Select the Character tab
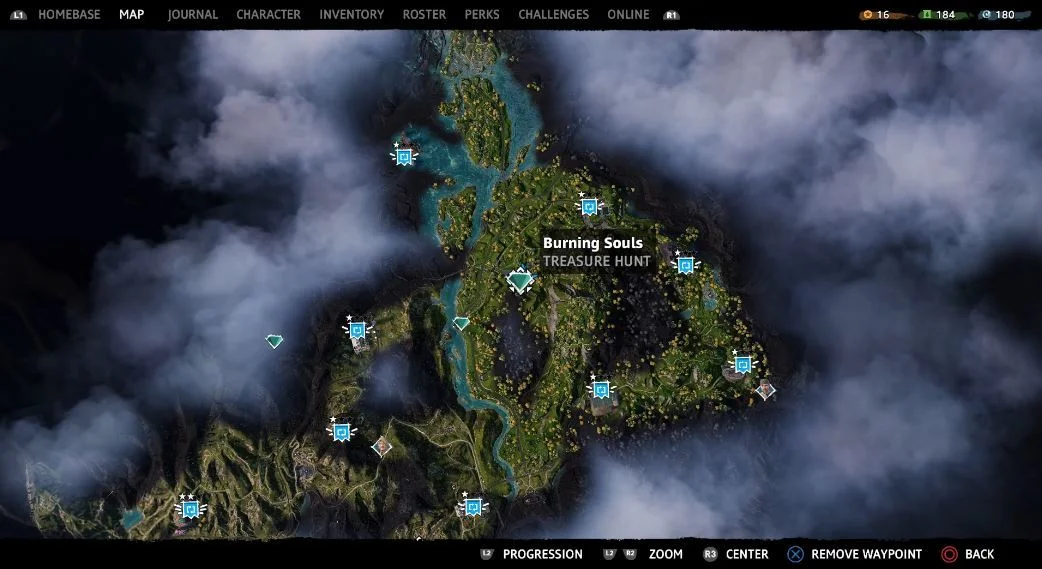The image size is (1042, 569). pos(268,15)
